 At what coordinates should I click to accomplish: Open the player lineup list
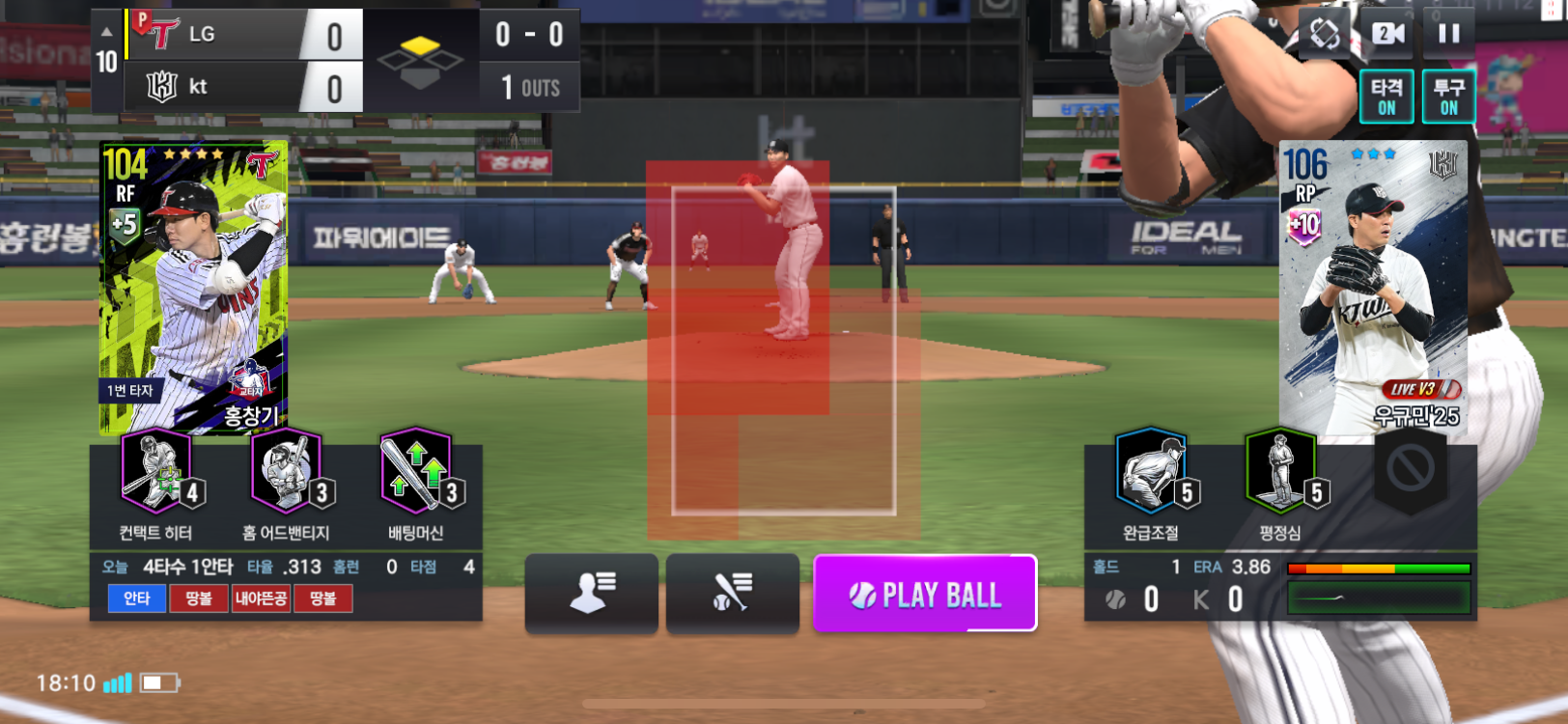coord(591,594)
